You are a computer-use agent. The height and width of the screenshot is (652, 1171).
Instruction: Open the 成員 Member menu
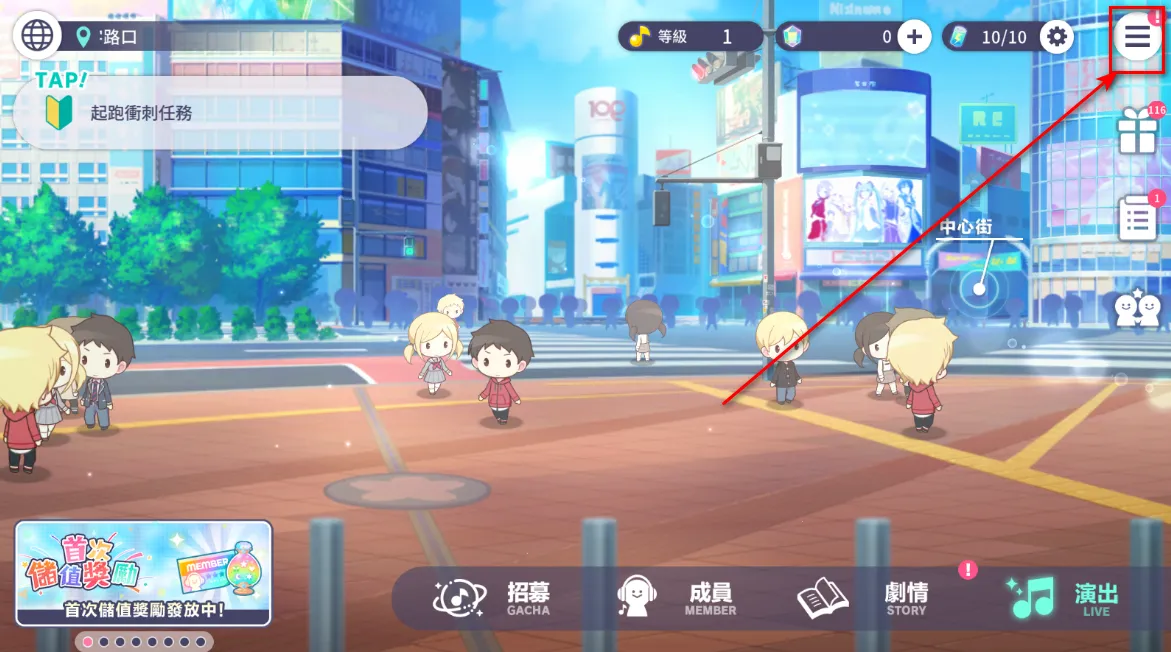tap(677, 598)
